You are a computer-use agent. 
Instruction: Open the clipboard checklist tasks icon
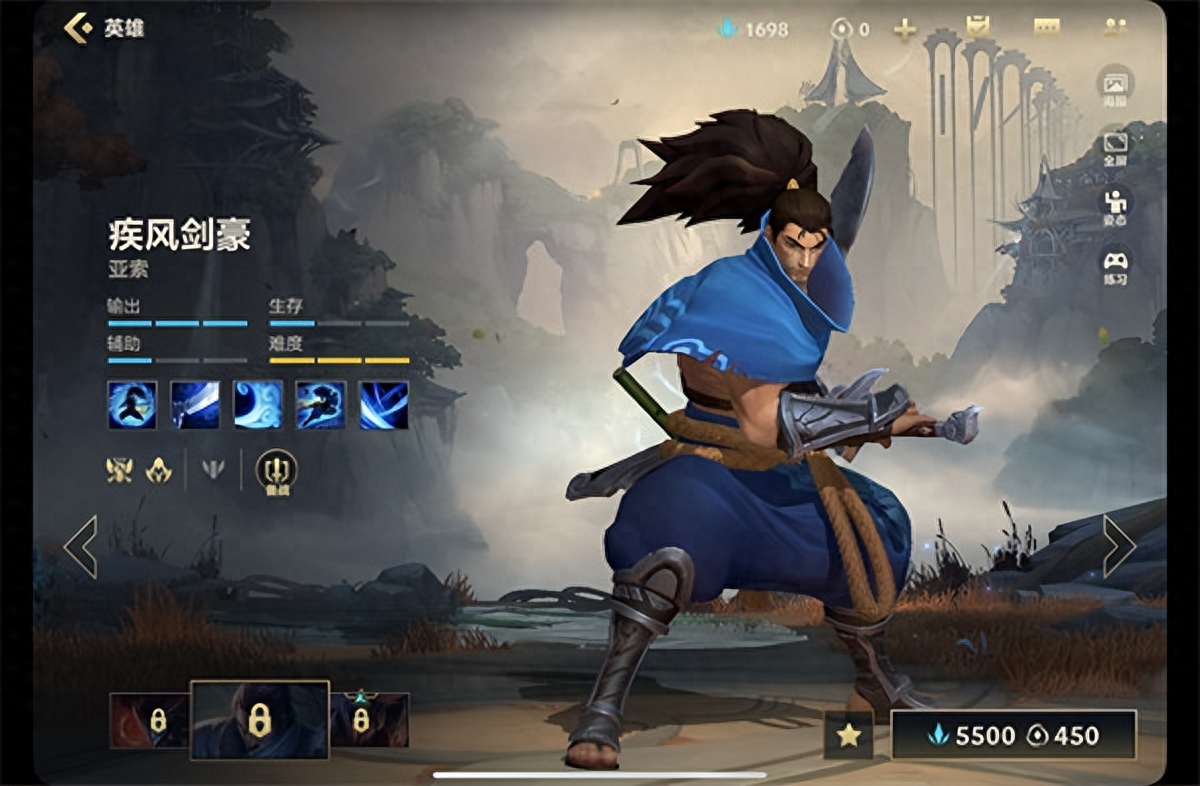tap(977, 28)
